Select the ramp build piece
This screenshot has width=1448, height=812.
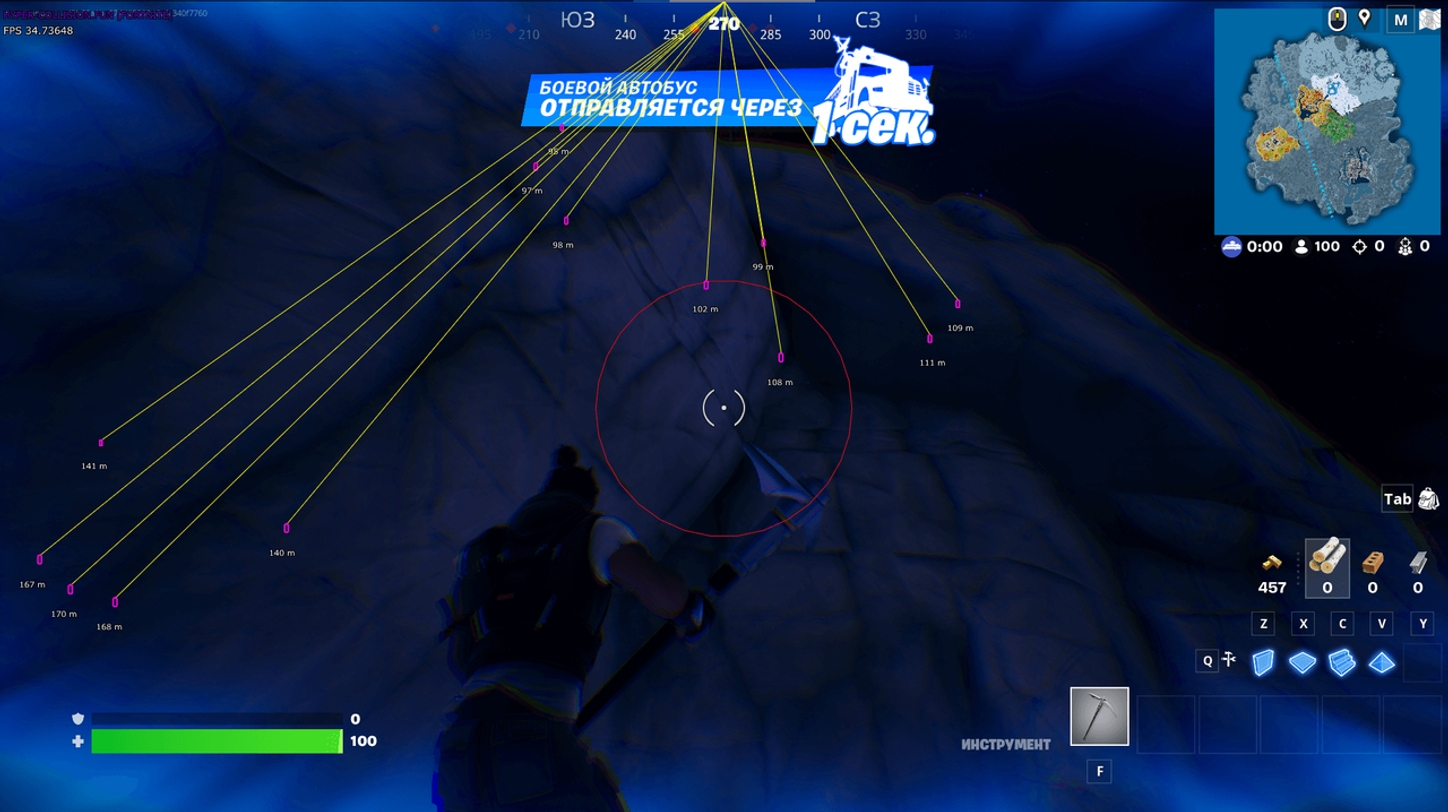(x=1341, y=663)
